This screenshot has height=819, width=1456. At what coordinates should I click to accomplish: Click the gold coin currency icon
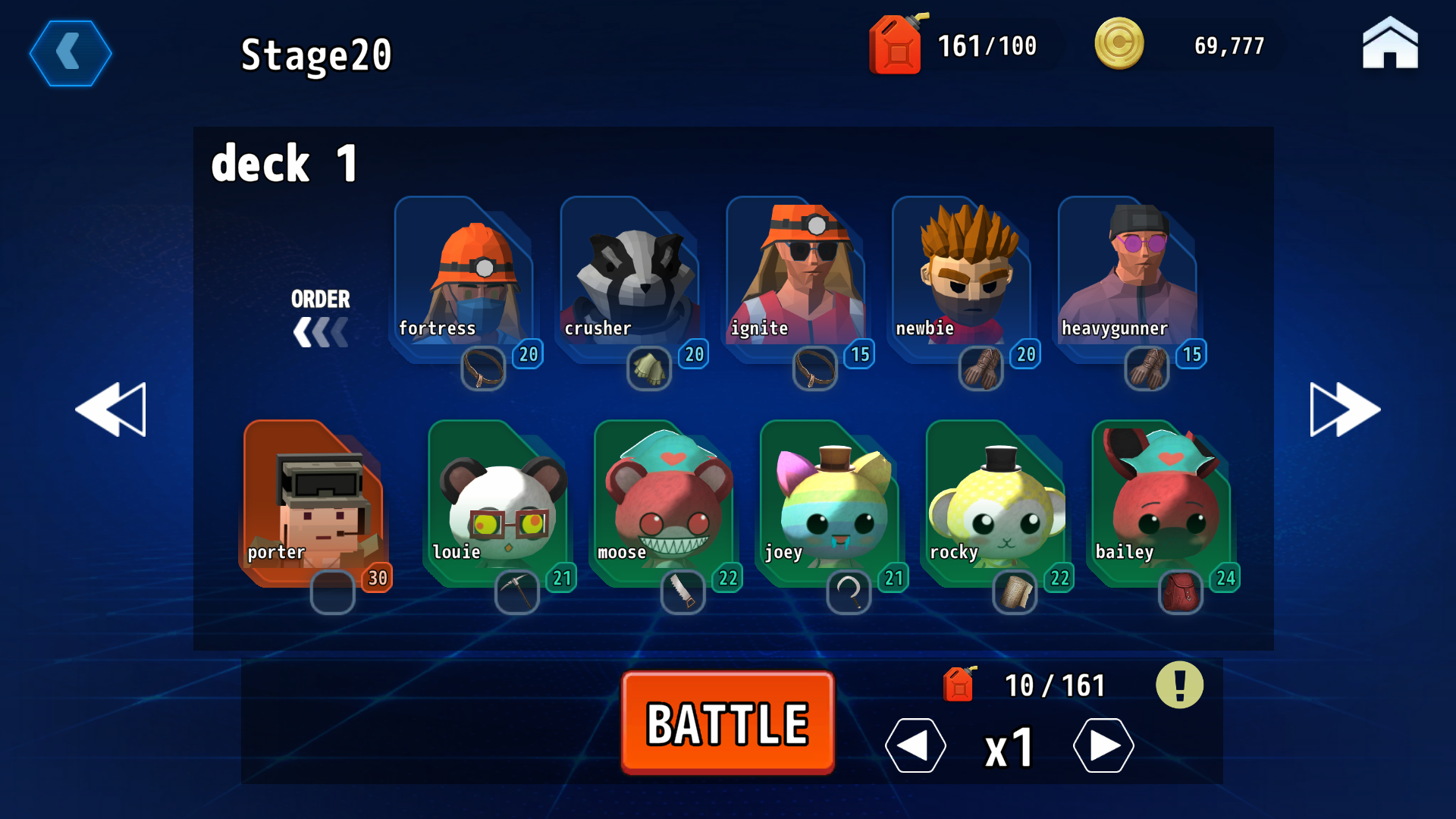[x=1120, y=44]
